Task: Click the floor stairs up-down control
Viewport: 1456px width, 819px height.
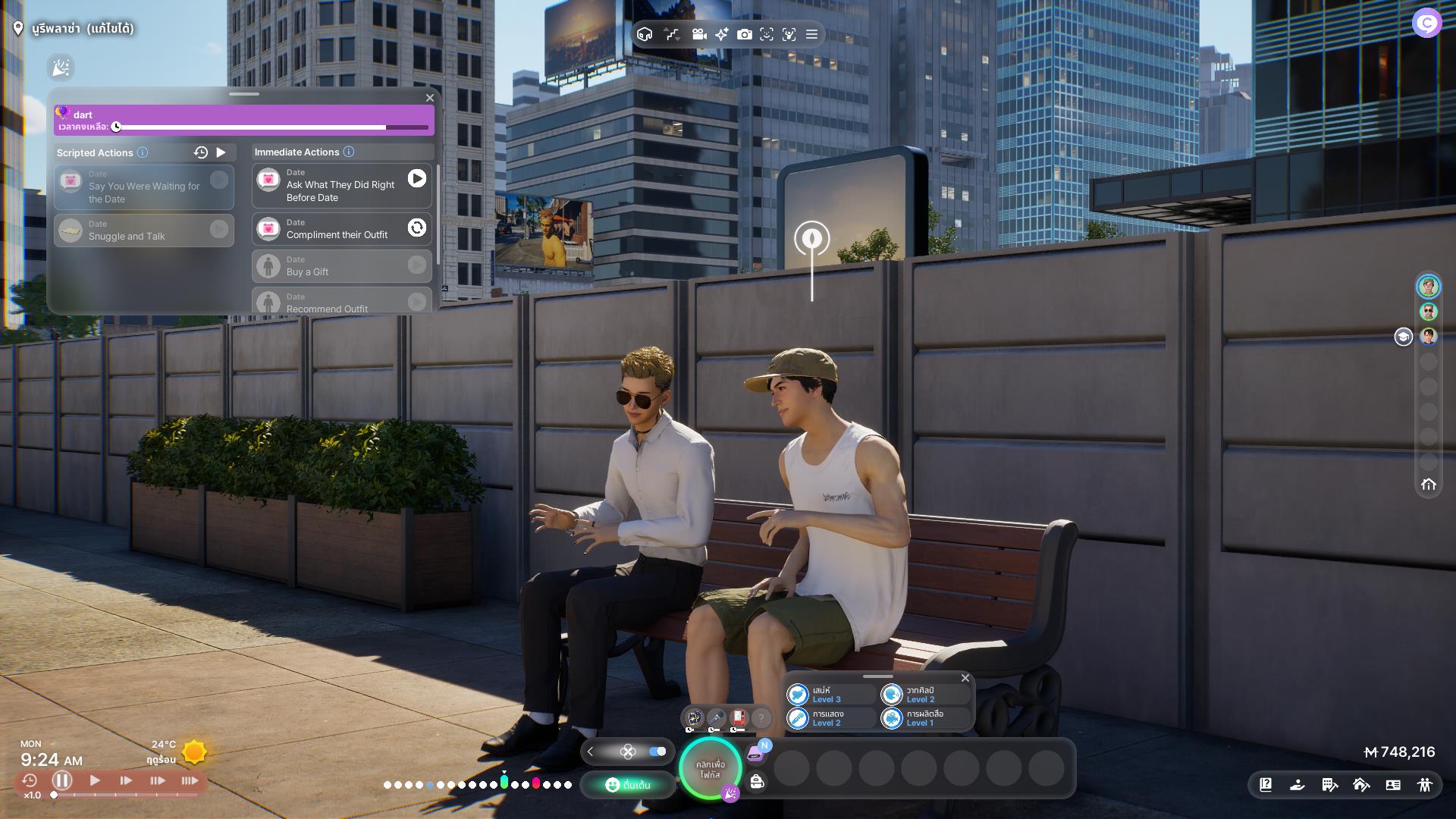Action: [x=672, y=34]
